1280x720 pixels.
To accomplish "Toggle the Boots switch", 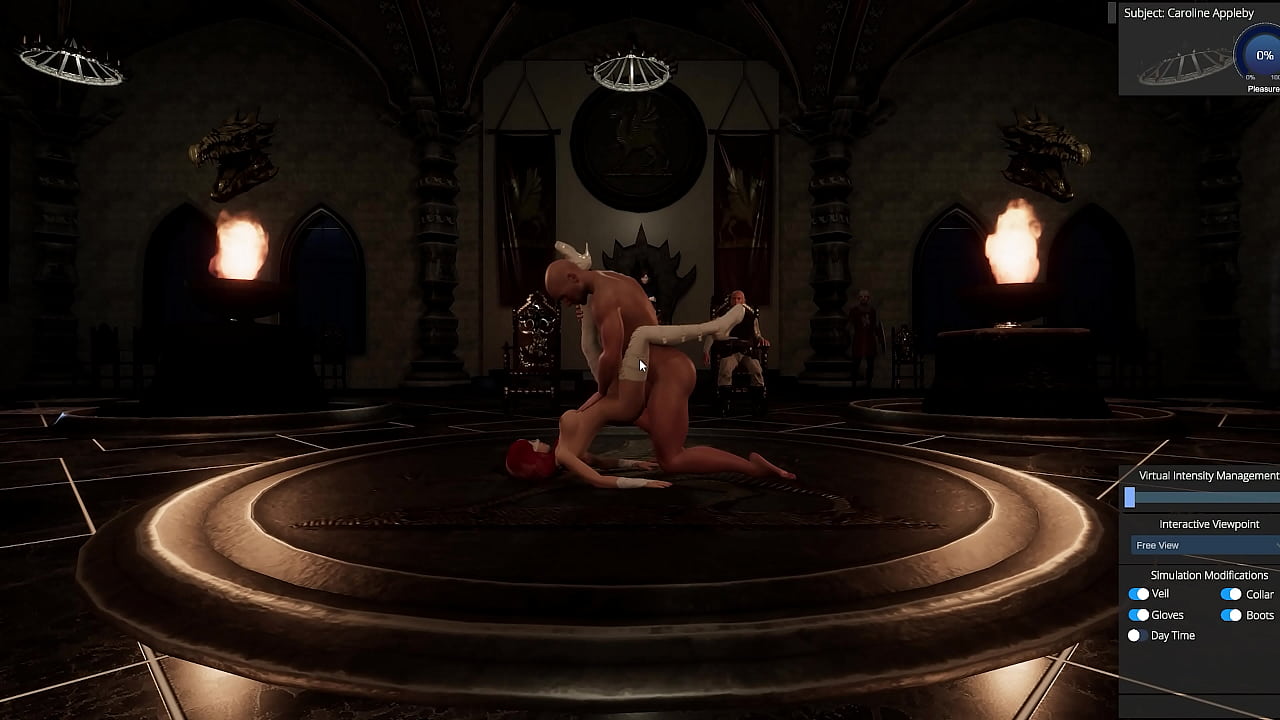I will coord(1231,615).
